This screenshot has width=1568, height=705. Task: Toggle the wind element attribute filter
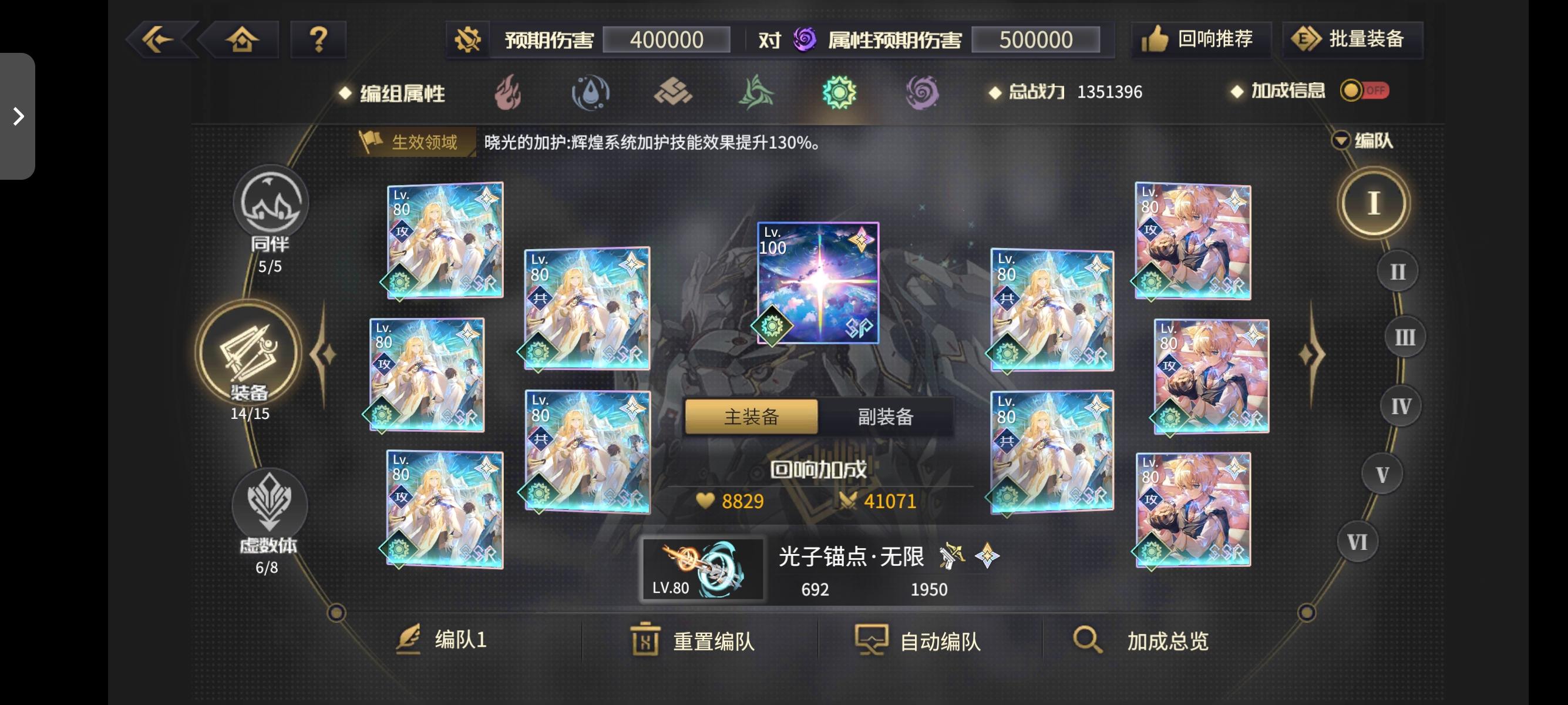coord(758,93)
